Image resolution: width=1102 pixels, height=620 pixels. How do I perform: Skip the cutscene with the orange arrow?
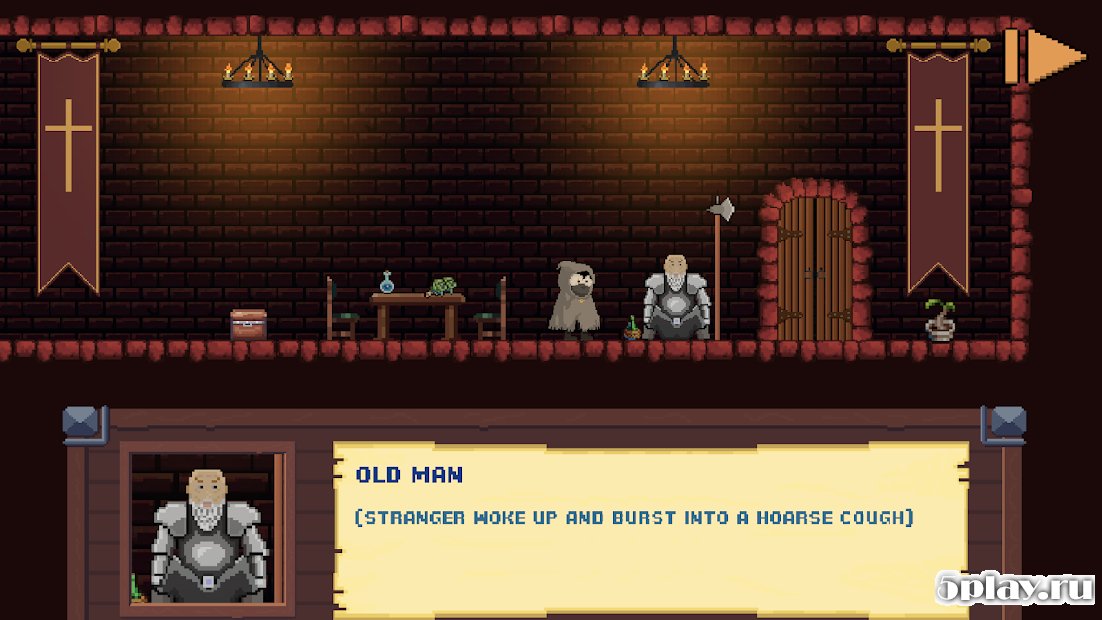[x=1045, y=56]
